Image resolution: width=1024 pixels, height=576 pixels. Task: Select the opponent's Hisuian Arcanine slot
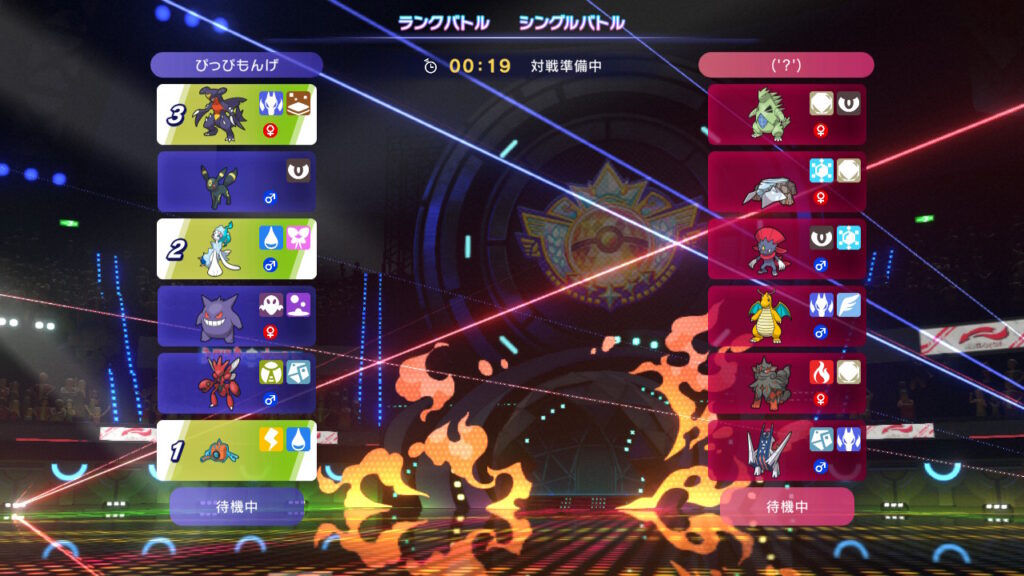786,383
